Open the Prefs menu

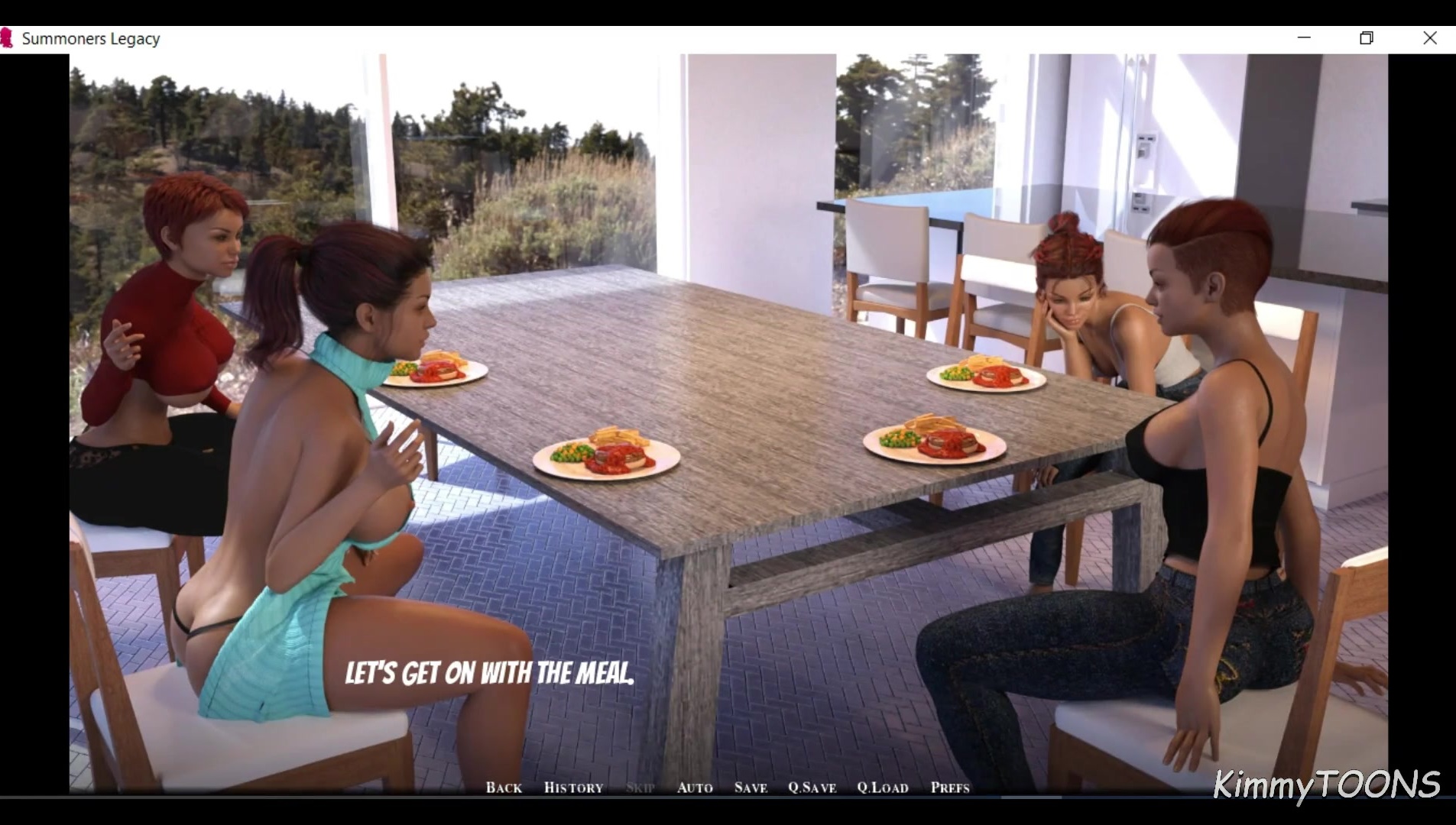coord(950,788)
